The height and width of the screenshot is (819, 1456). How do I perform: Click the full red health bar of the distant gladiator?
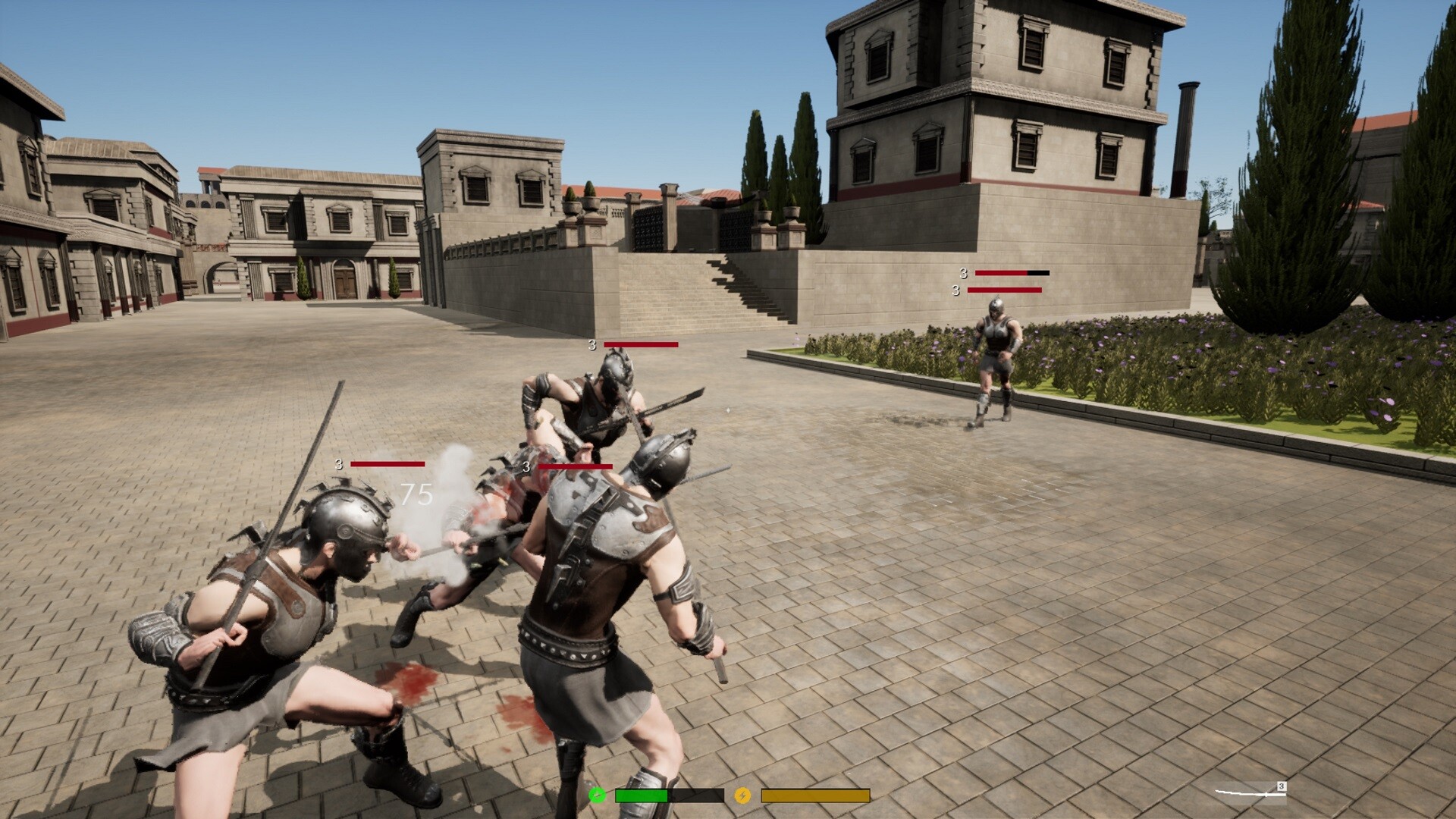1005,291
